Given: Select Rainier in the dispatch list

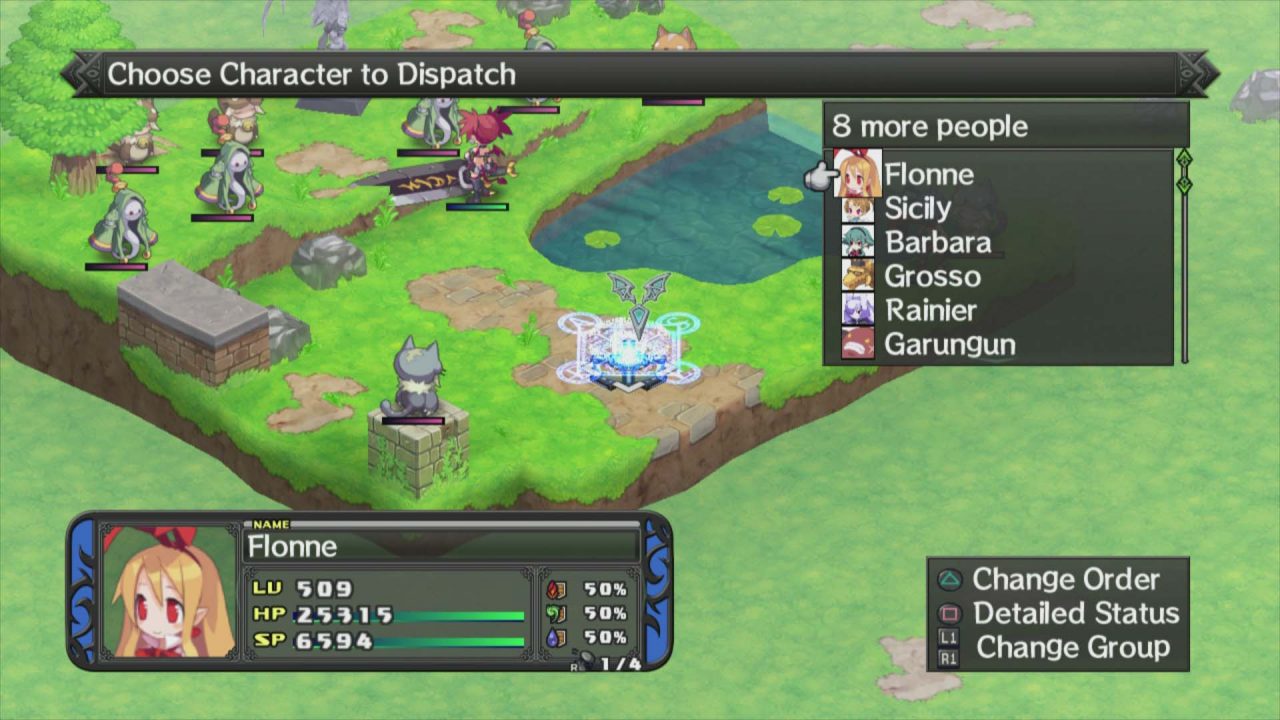Looking at the screenshot, I should click(930, 311).
